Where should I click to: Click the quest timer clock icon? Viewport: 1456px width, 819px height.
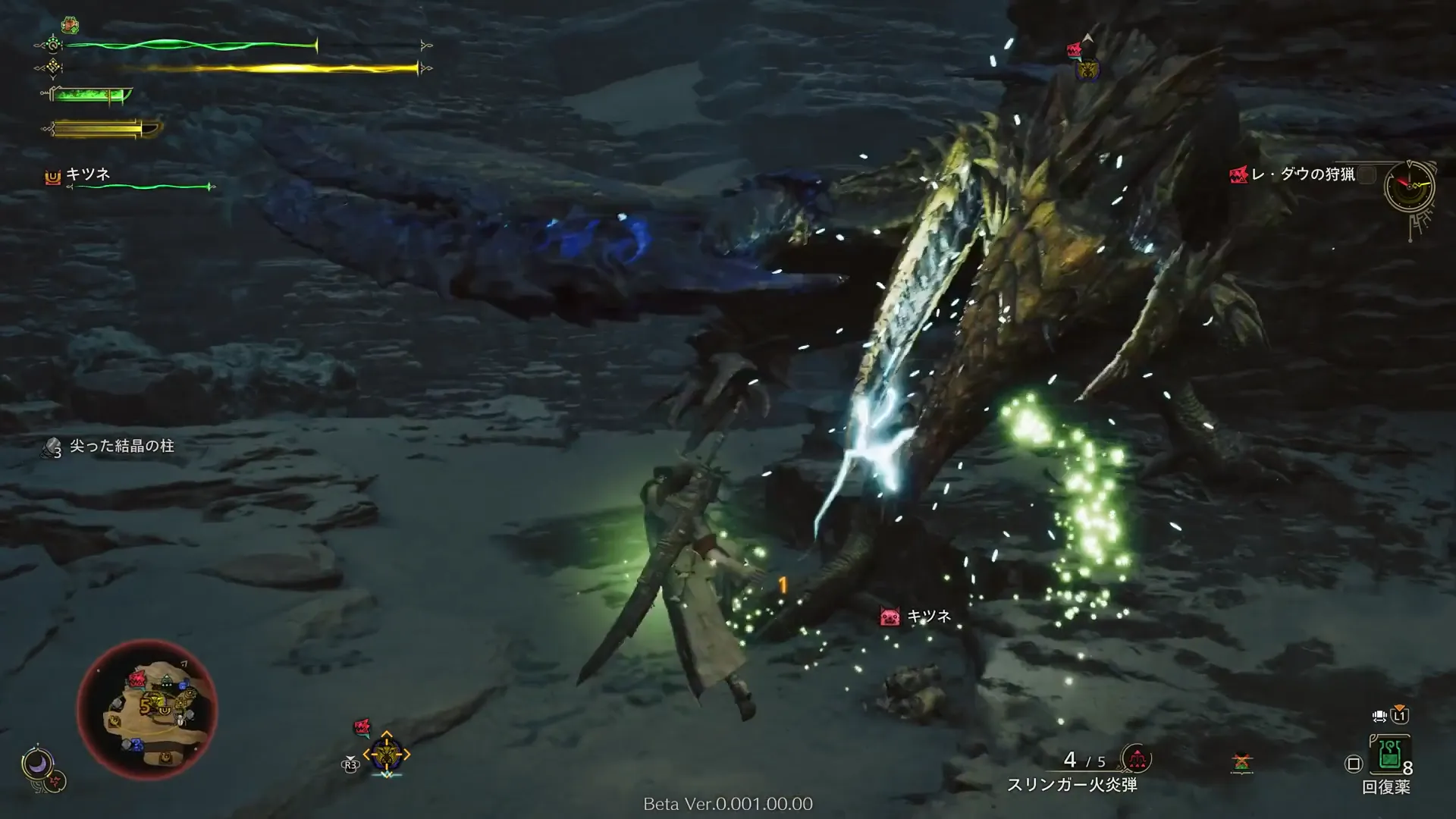(1409, 186)
